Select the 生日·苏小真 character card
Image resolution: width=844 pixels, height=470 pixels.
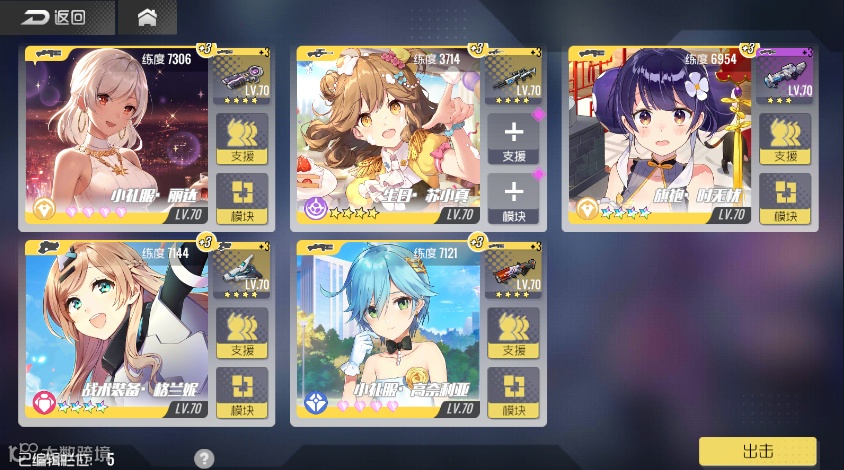[x=388, y=137]
